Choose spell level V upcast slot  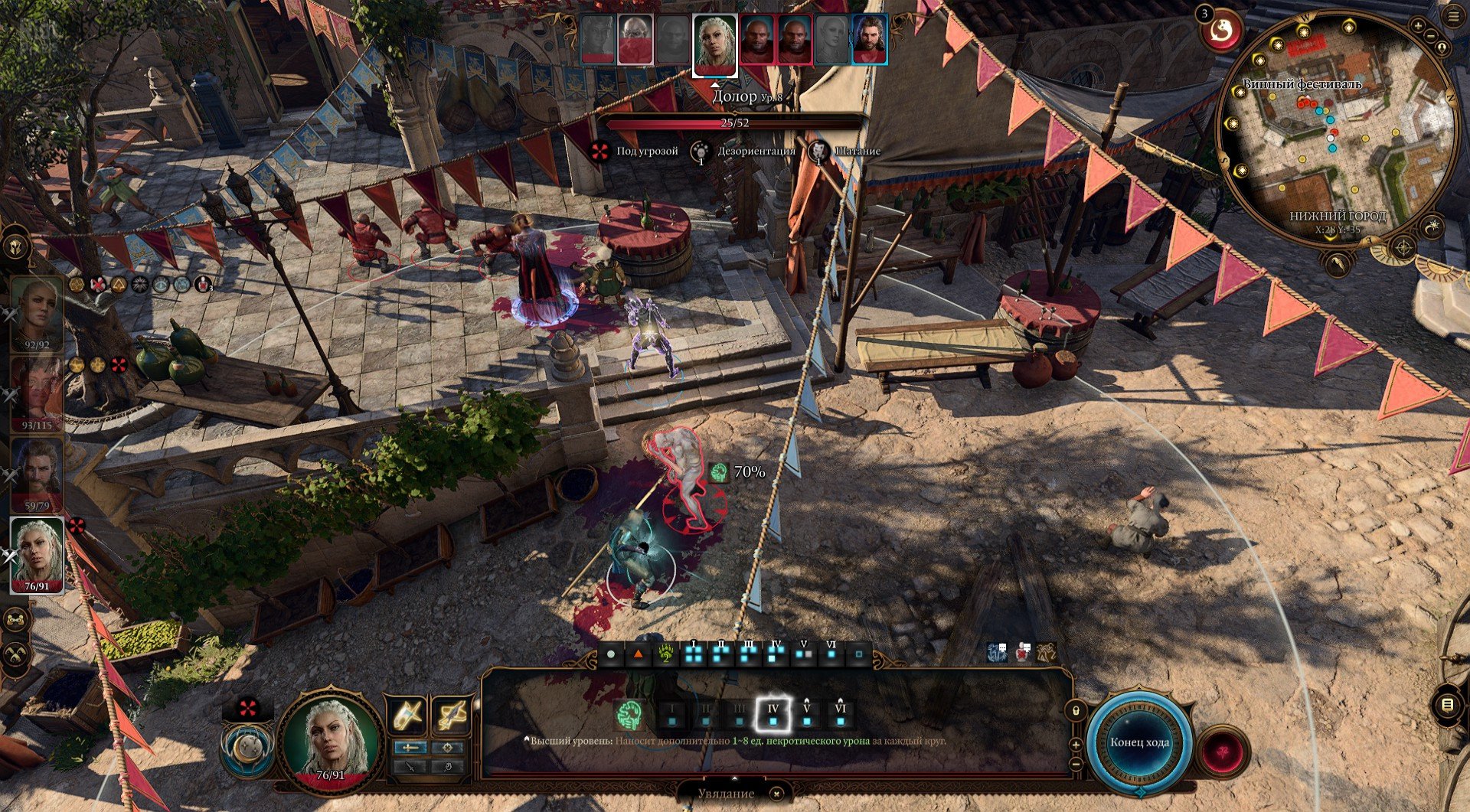click(x=806, y=715)
